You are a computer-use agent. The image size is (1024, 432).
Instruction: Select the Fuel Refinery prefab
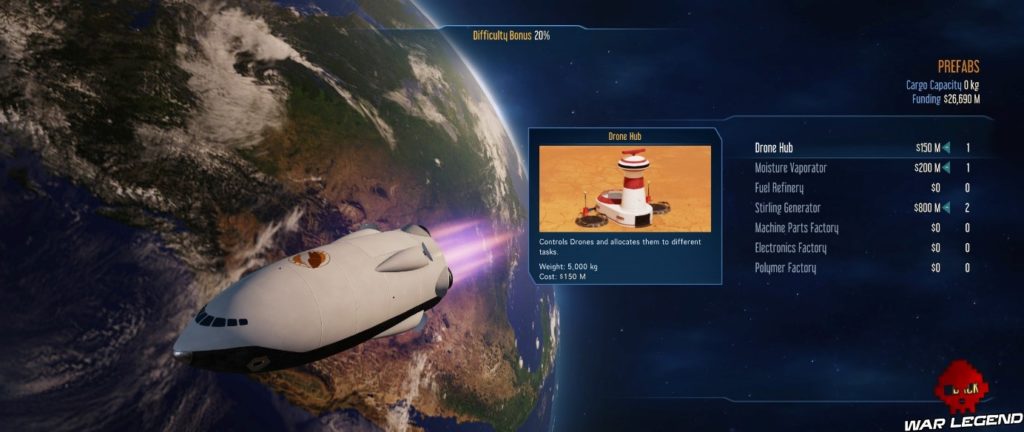pyautogui.click(x=778, y=188)
